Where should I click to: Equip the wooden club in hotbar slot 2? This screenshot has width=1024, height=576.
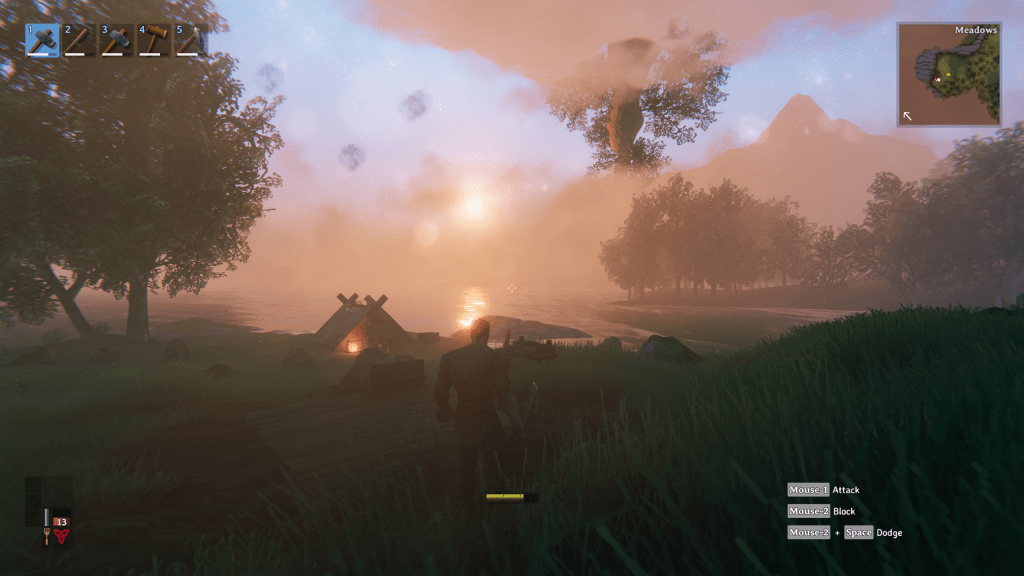pyautogui.click(x=79, y=39)
